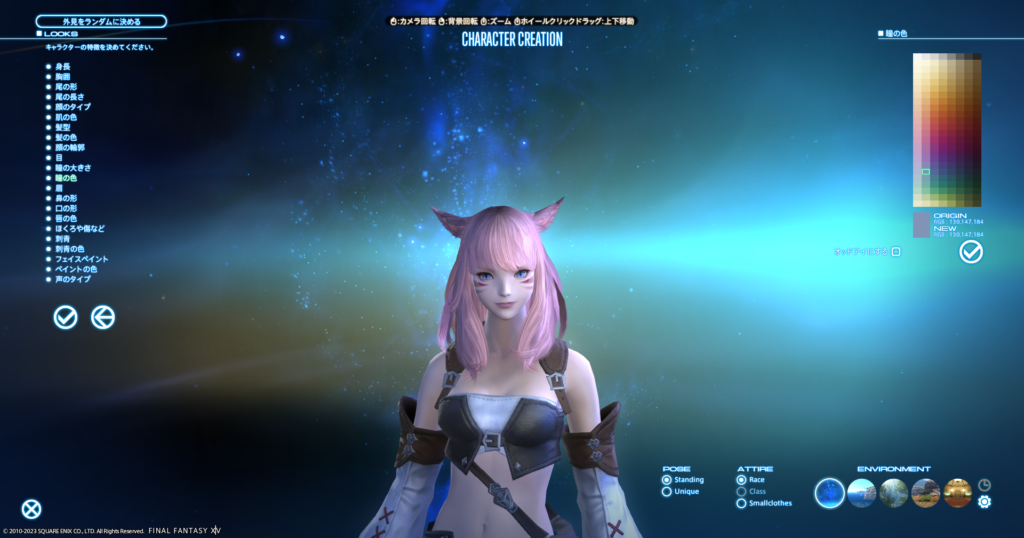Confirm eye color with the palette checkmark
This screenshot has height=538, width=1024.
pyautogui.click(x=970, y=252)
